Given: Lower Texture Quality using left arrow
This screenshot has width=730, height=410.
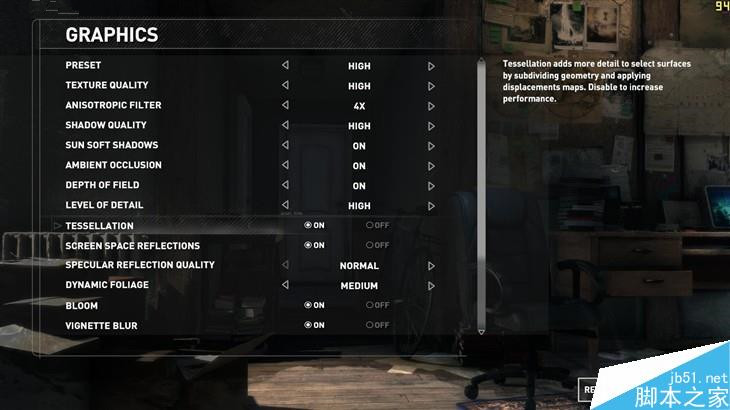Looking at the screenshot, I should point(285,86).
